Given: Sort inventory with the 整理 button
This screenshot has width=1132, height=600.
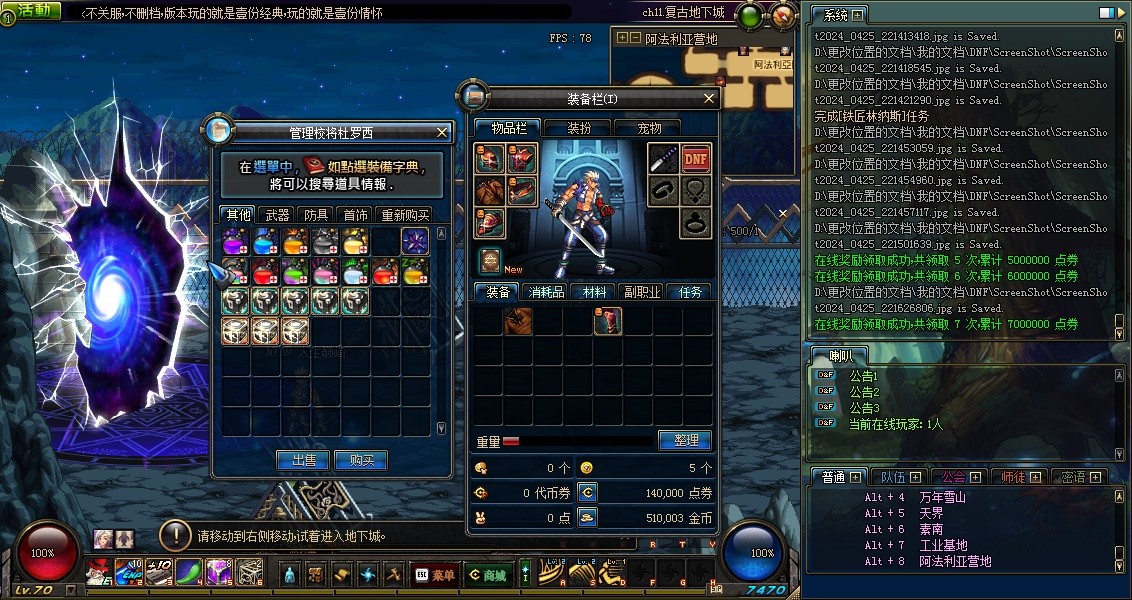Looking at the screenshot, I should tap(685, 440).
